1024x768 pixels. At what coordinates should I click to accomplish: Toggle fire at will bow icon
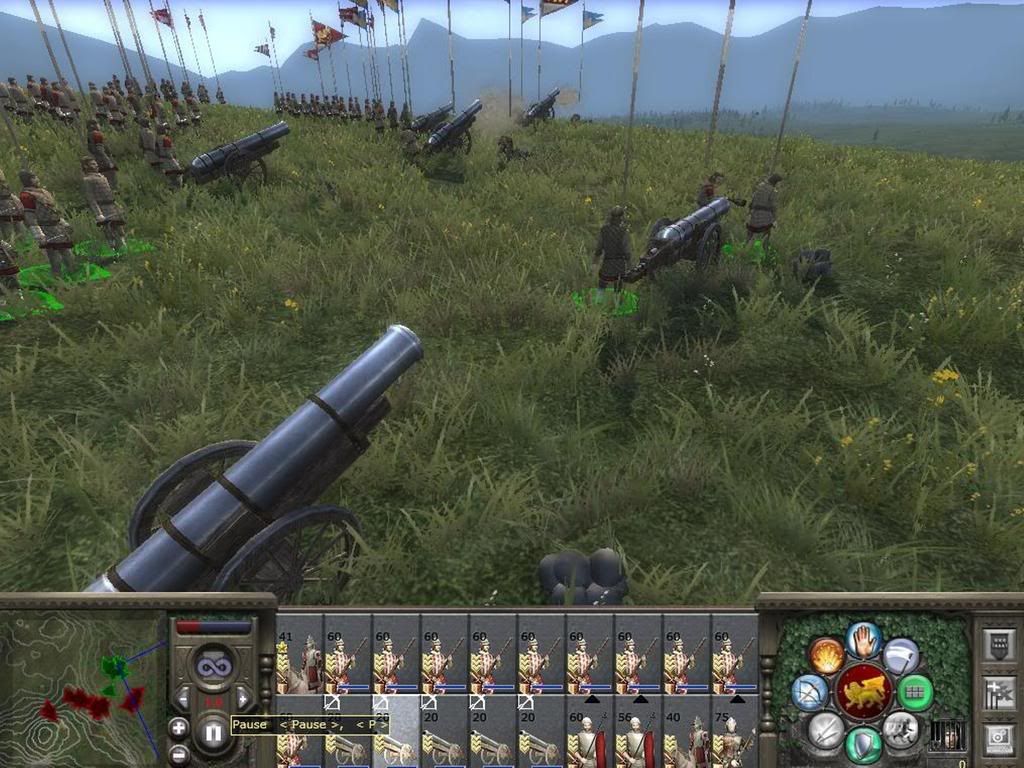(x=809, y=692)
